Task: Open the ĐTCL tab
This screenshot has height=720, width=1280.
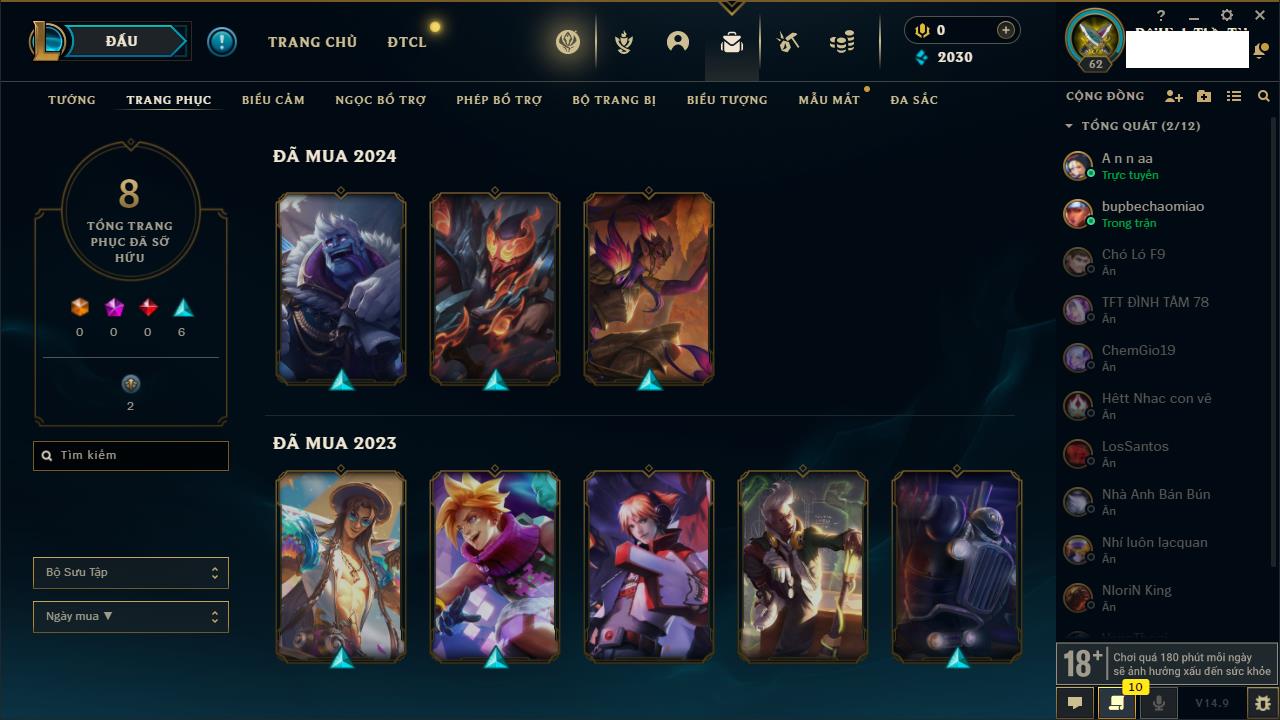Action: tap(407, 42)
